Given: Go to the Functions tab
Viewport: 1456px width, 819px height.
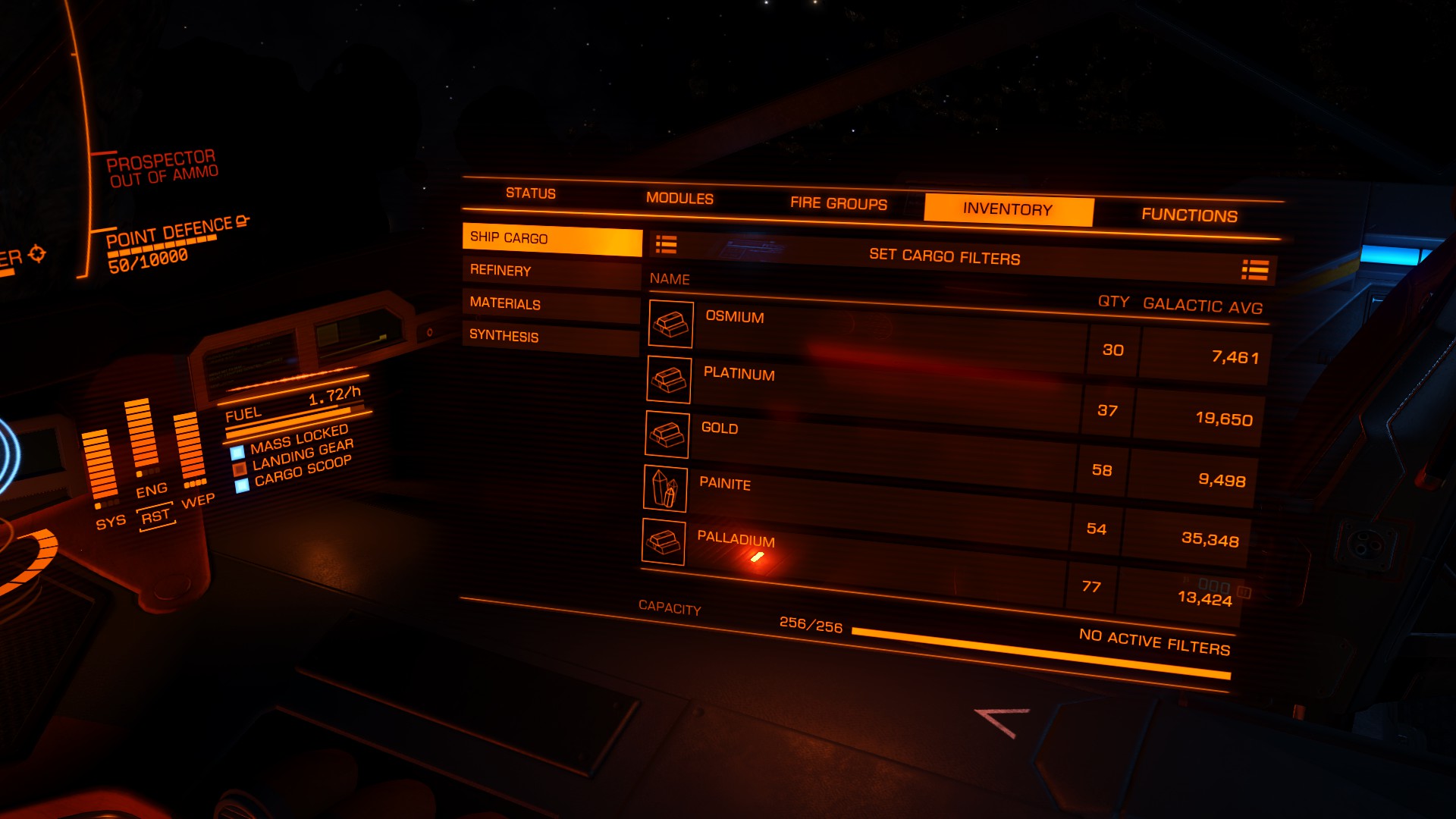Looking at the screenshot, I should (x=1189, y=215).
